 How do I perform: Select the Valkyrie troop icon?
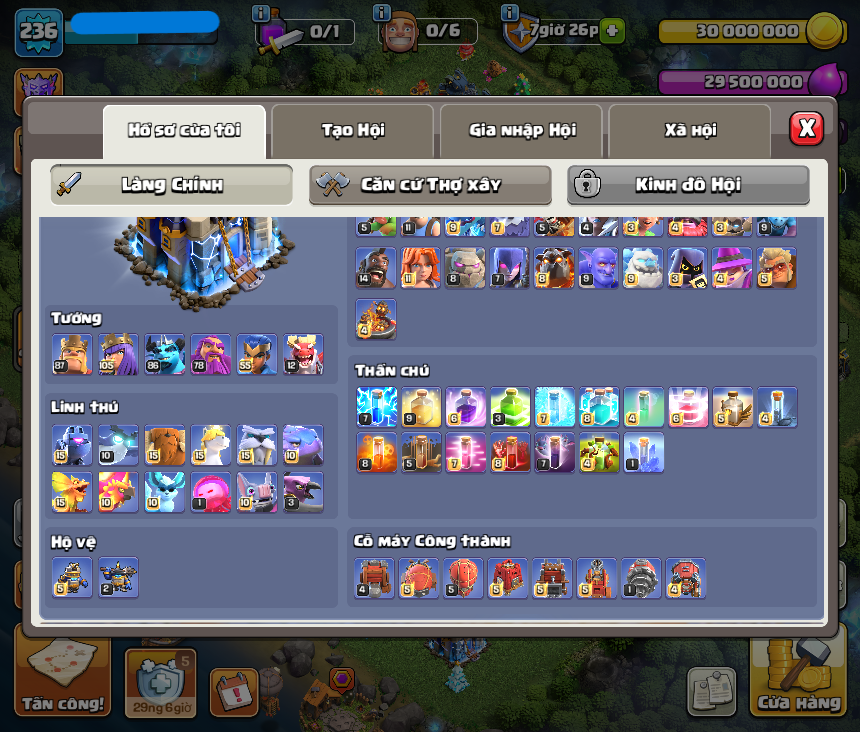pos(420,268)
